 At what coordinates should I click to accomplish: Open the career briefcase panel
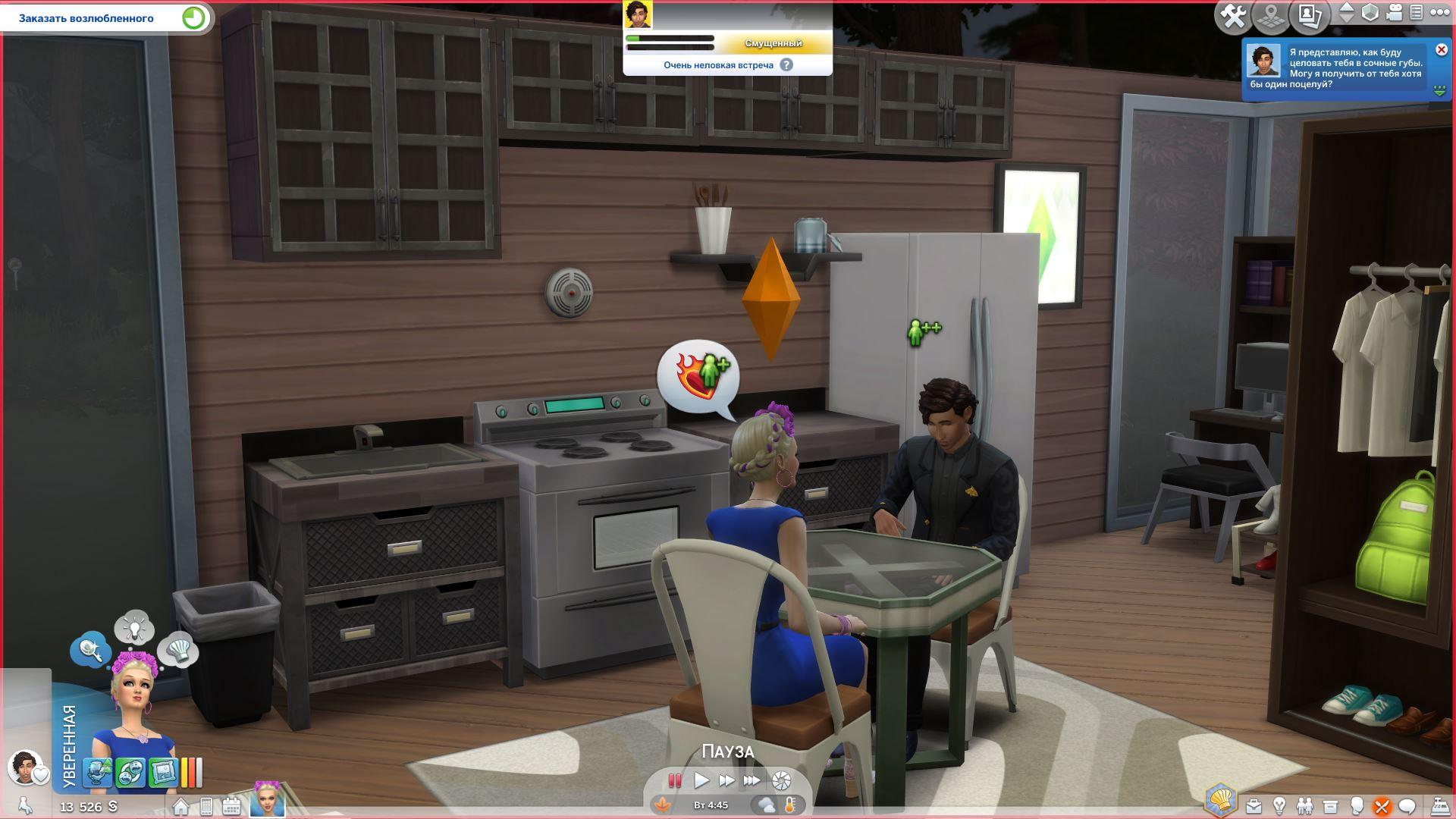[1254, 806]
